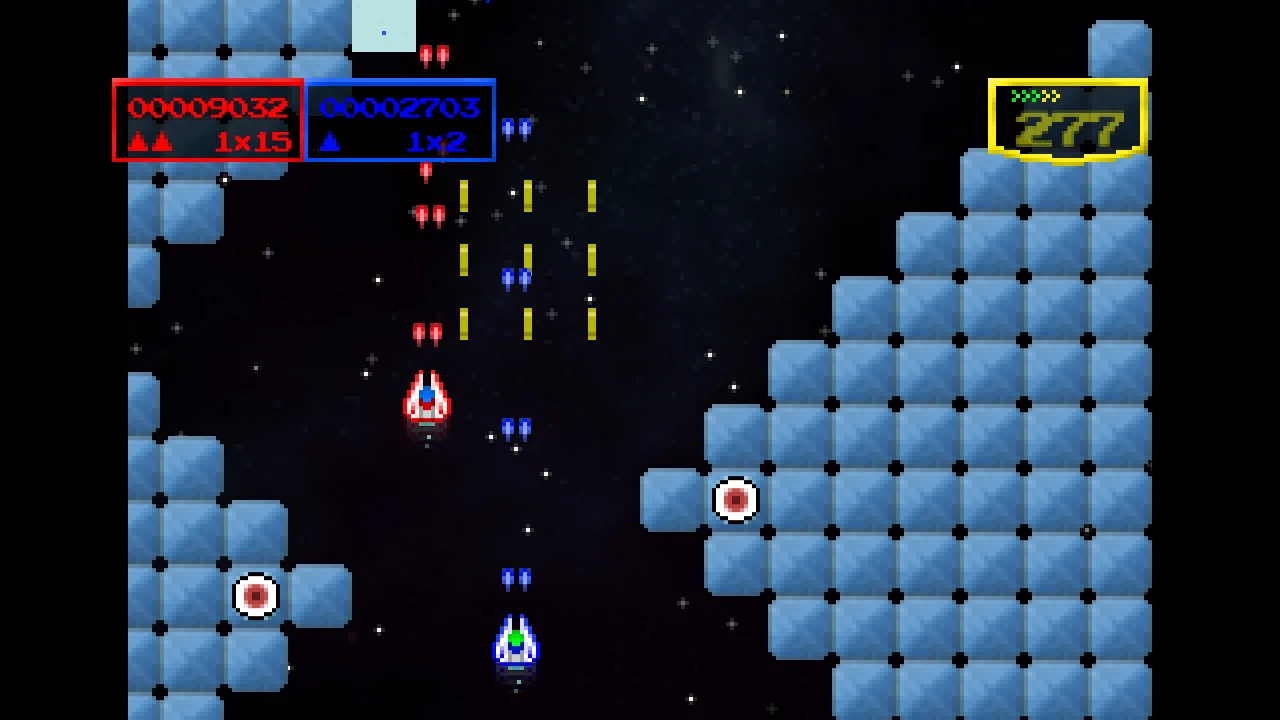Image resolution: width=1280 pixels, height=720 pixels.
Task: Click the life indicator triangle in the blue HUD
Action: pos(331,141)
